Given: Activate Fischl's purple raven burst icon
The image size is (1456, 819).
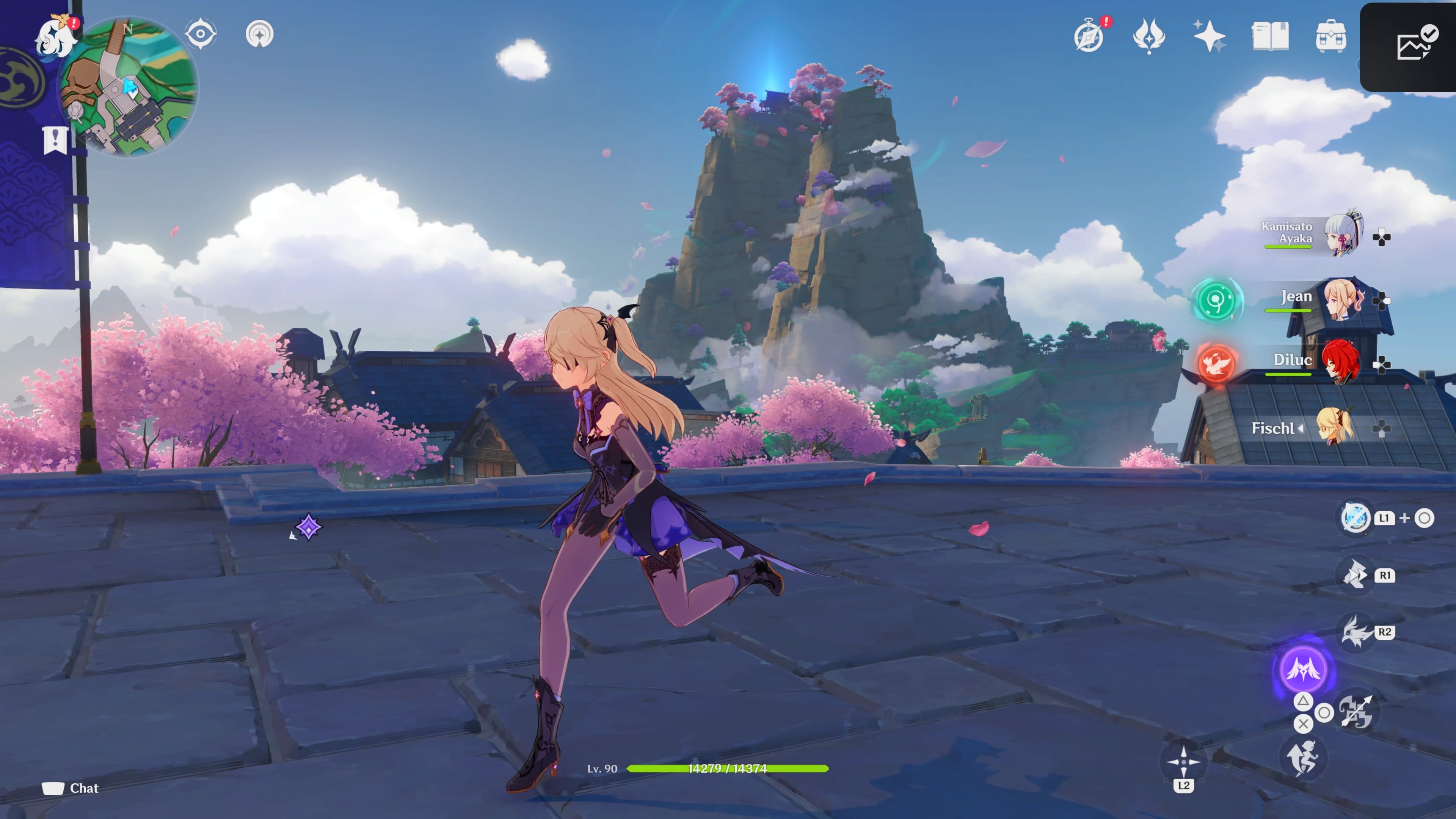Looking at the screenshot, I should coord(1304,669).
